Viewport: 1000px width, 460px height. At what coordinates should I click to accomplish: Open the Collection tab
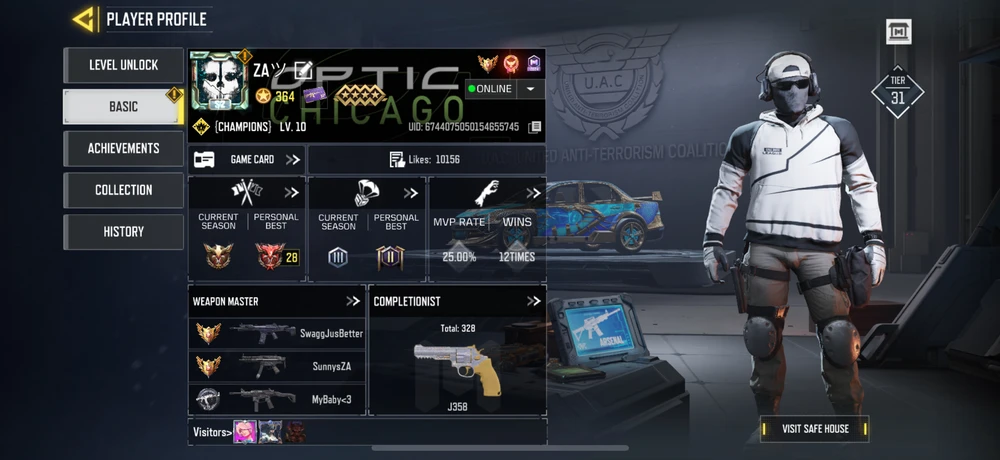click(124, 190)
